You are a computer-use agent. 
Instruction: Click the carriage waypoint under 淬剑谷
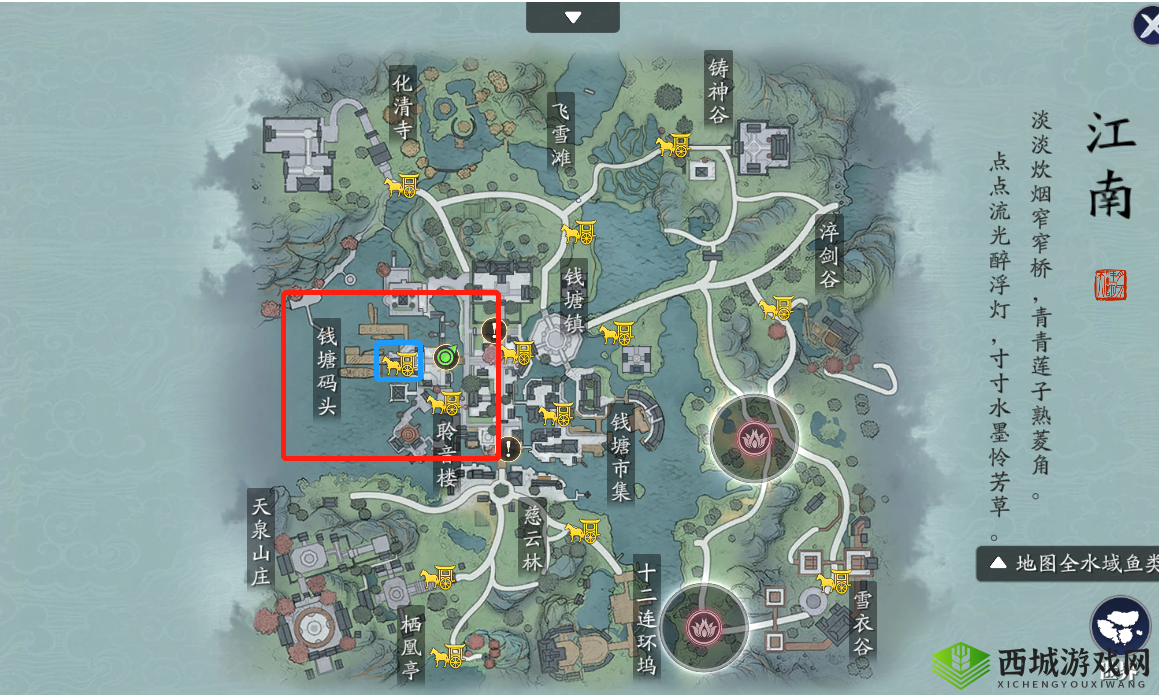(x=775, y=308)
